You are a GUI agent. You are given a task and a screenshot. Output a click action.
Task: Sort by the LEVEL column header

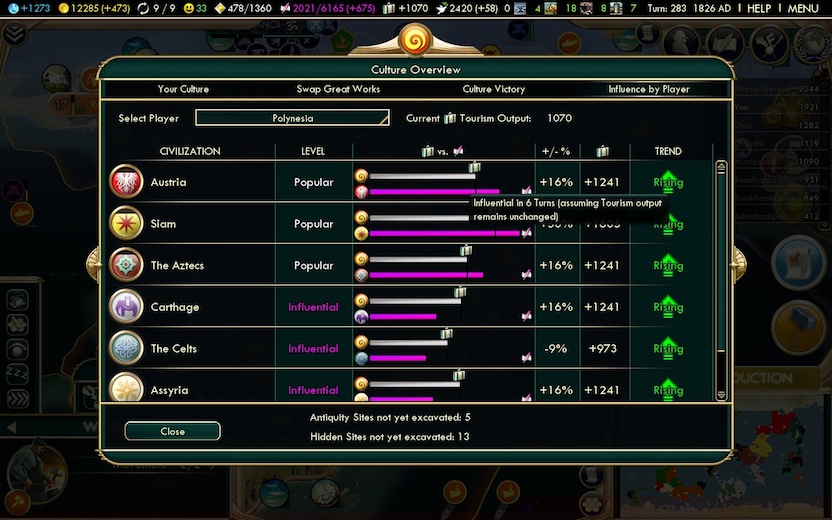[x=313, y=151]
